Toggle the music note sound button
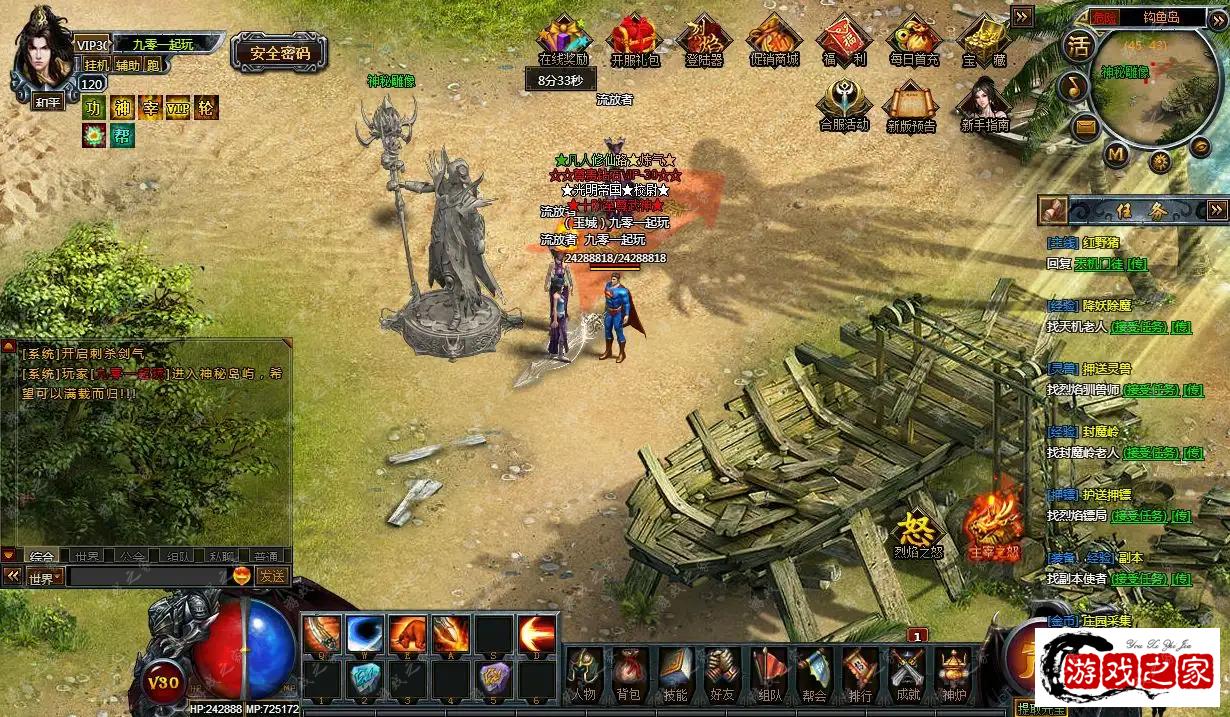This screenshot has height=717, width=1230. coord(1075,86)
